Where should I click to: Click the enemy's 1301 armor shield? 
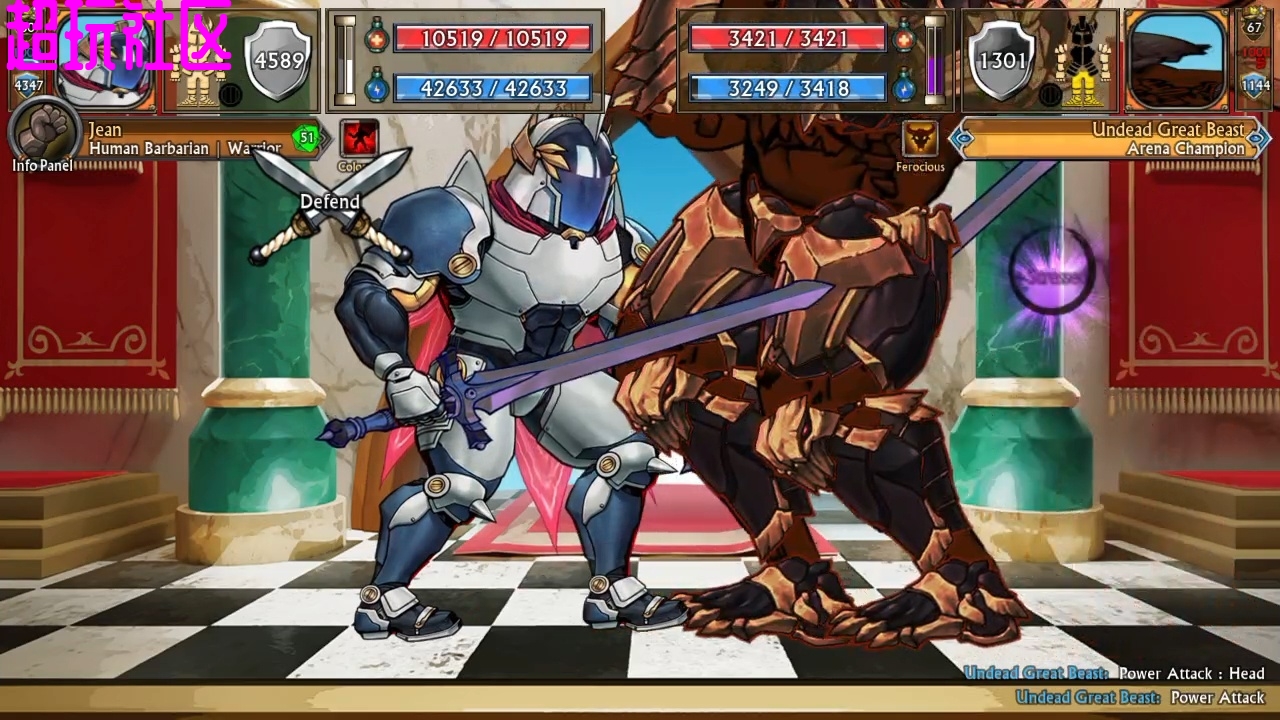1002,60
